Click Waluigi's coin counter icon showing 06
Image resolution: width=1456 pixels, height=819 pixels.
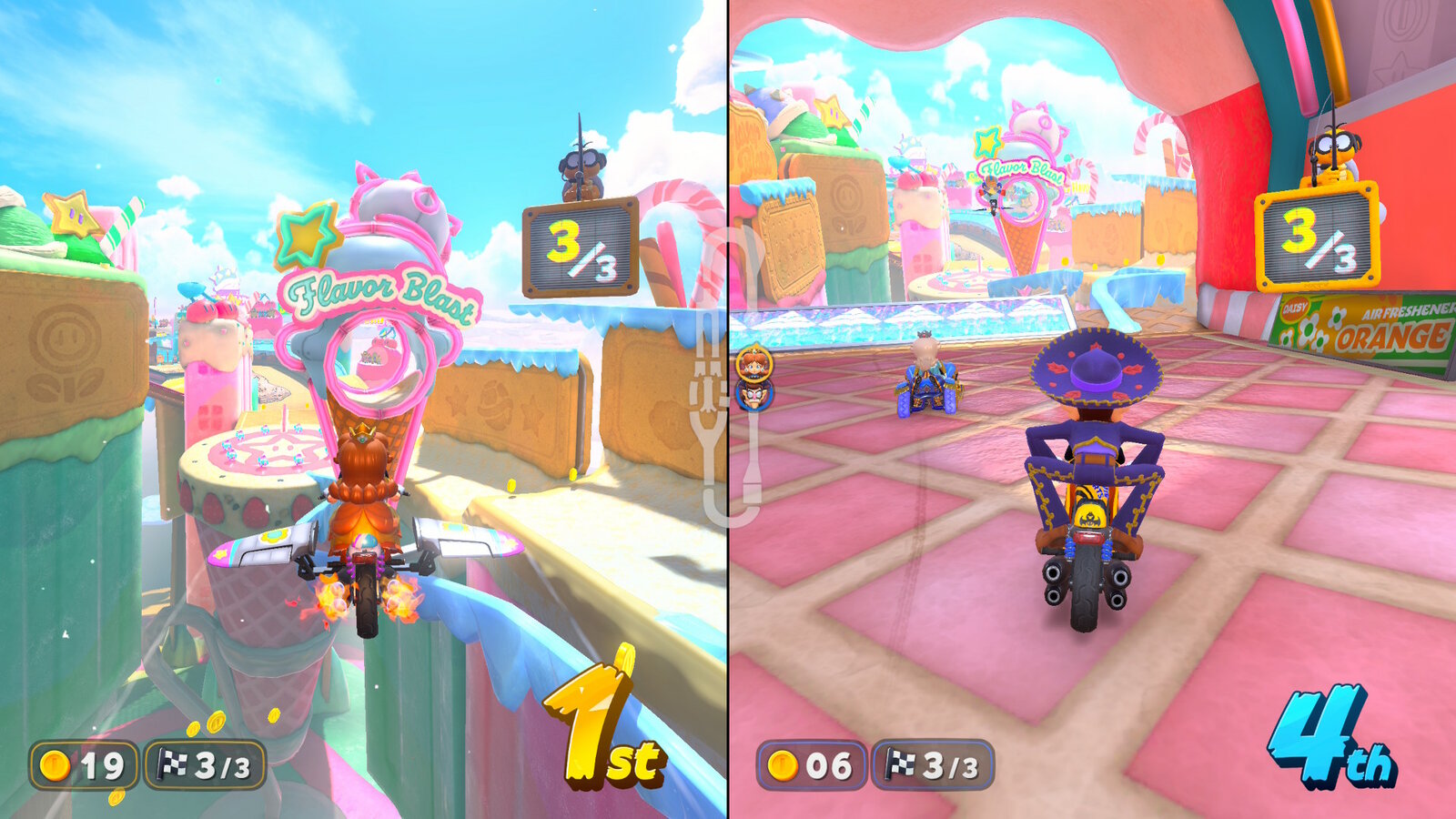784,766
